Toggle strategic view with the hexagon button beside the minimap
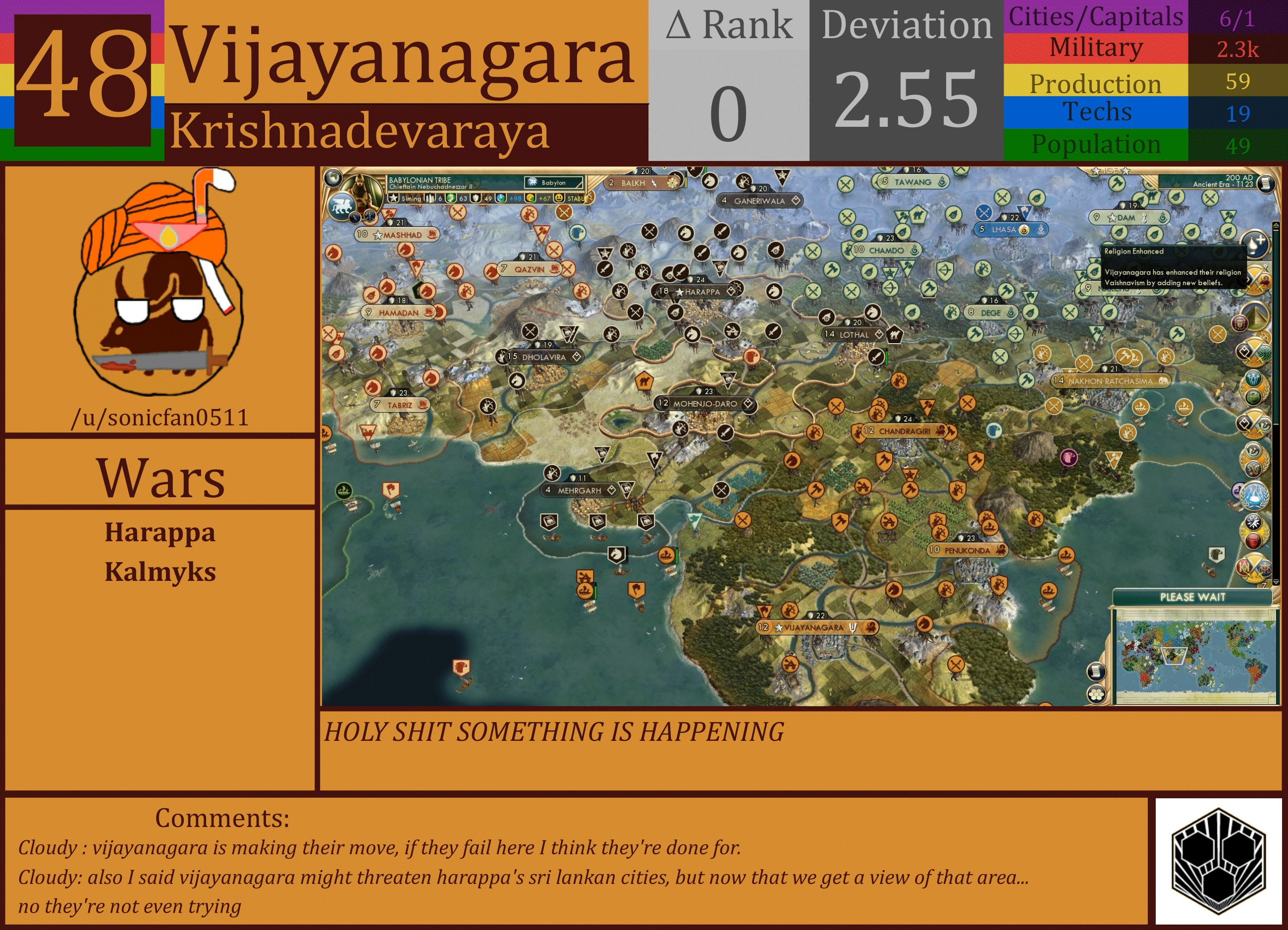This screenshot has height=930, width=1288. [1096, 695]
